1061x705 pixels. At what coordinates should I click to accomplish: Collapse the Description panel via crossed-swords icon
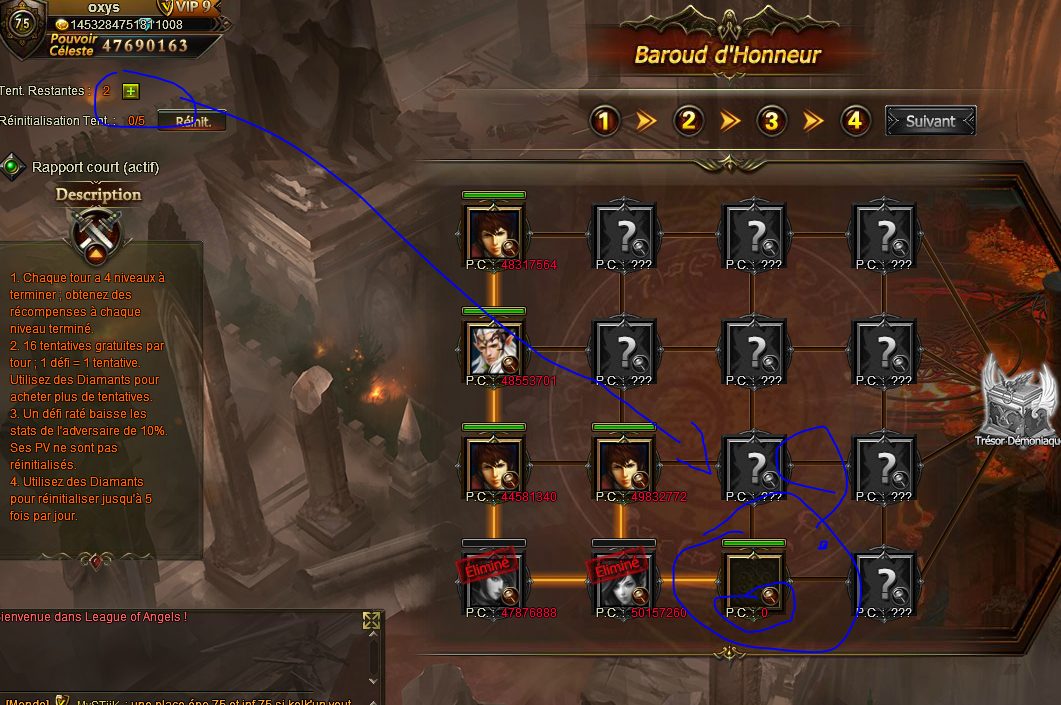point(97,234)
